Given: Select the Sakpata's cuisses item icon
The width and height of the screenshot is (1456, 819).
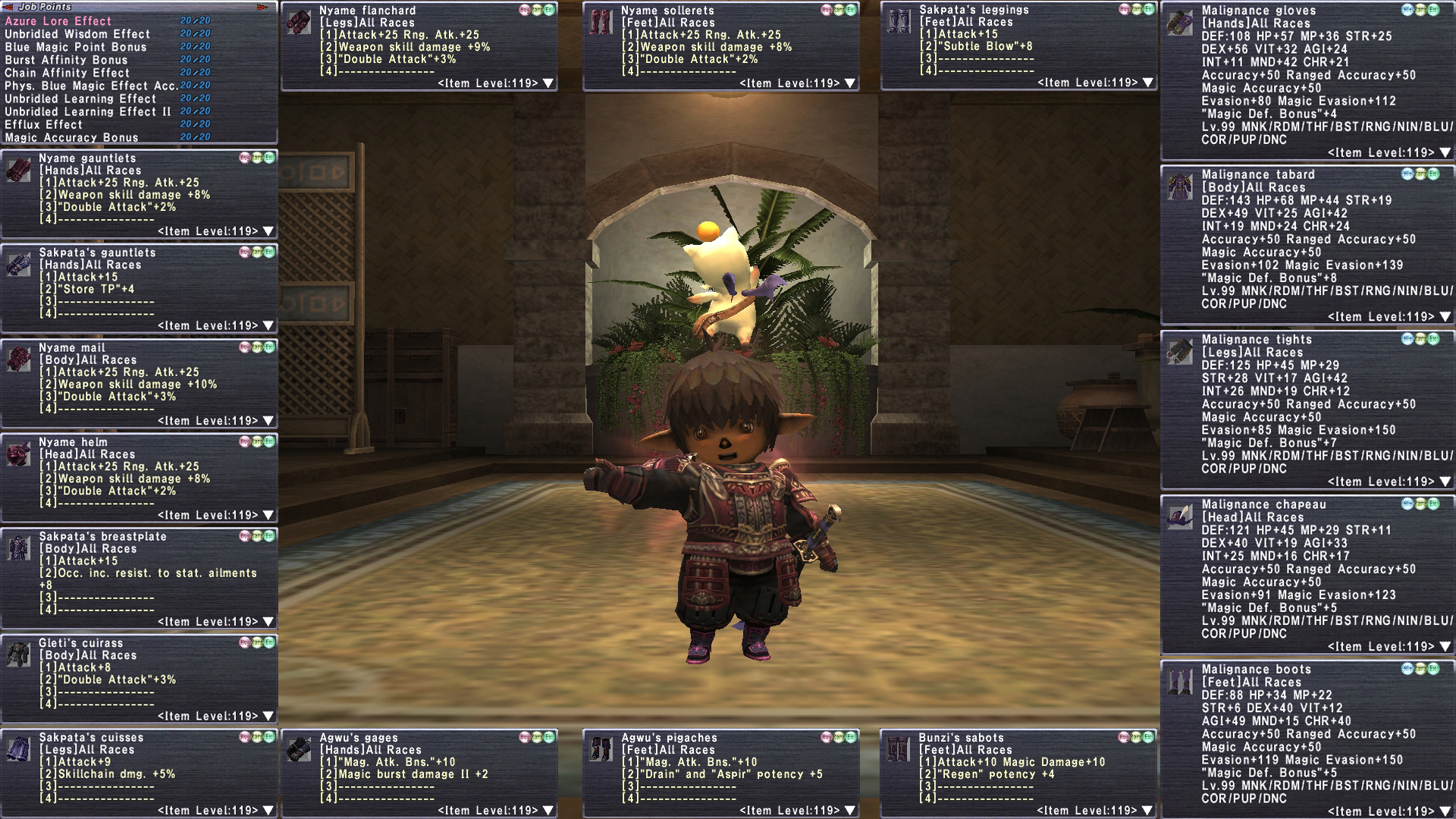Looking at the screenshot, I should pyautogui.click(x=19, y=749).
